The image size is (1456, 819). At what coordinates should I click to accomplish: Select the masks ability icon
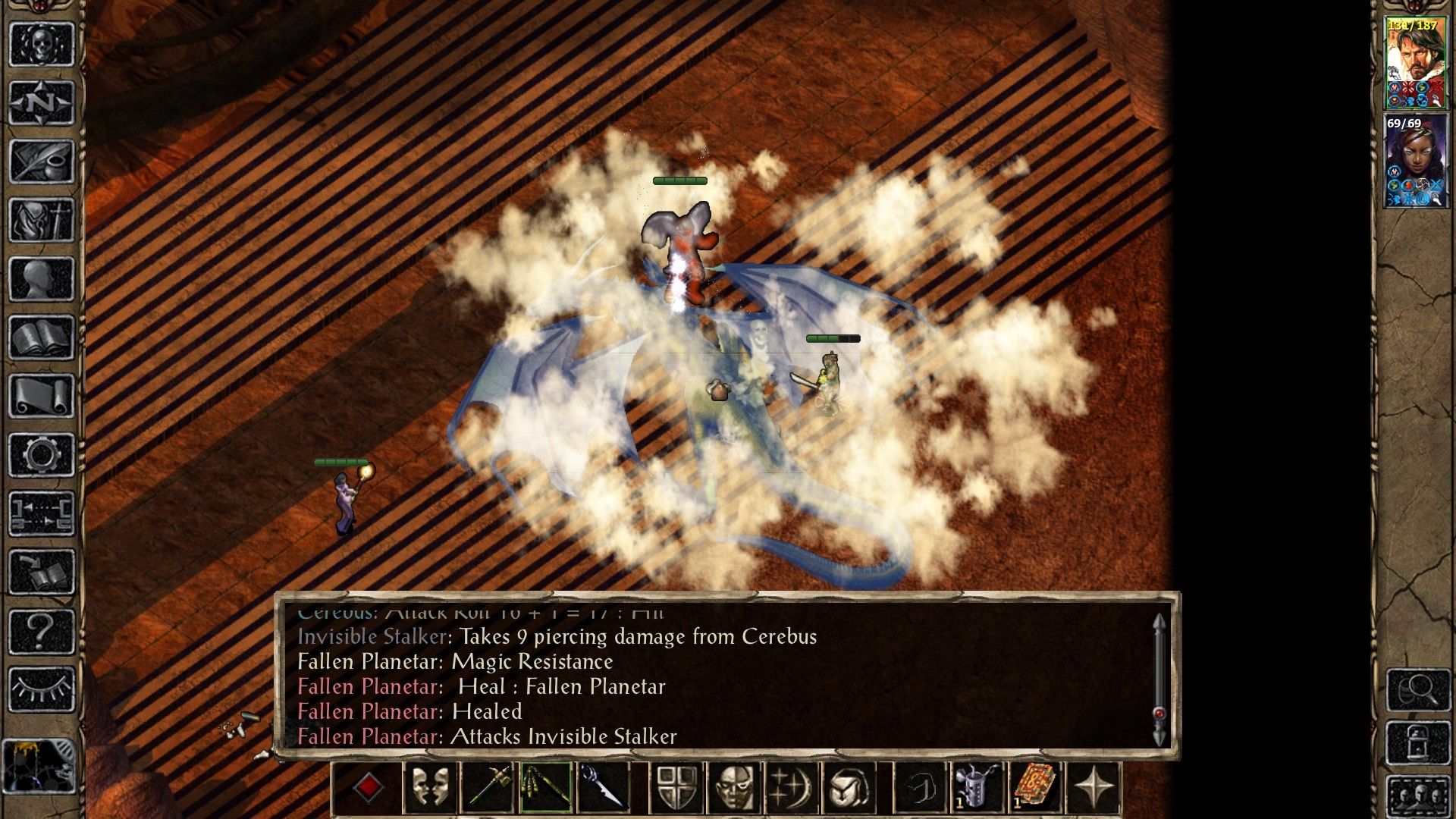click(430, 786)
